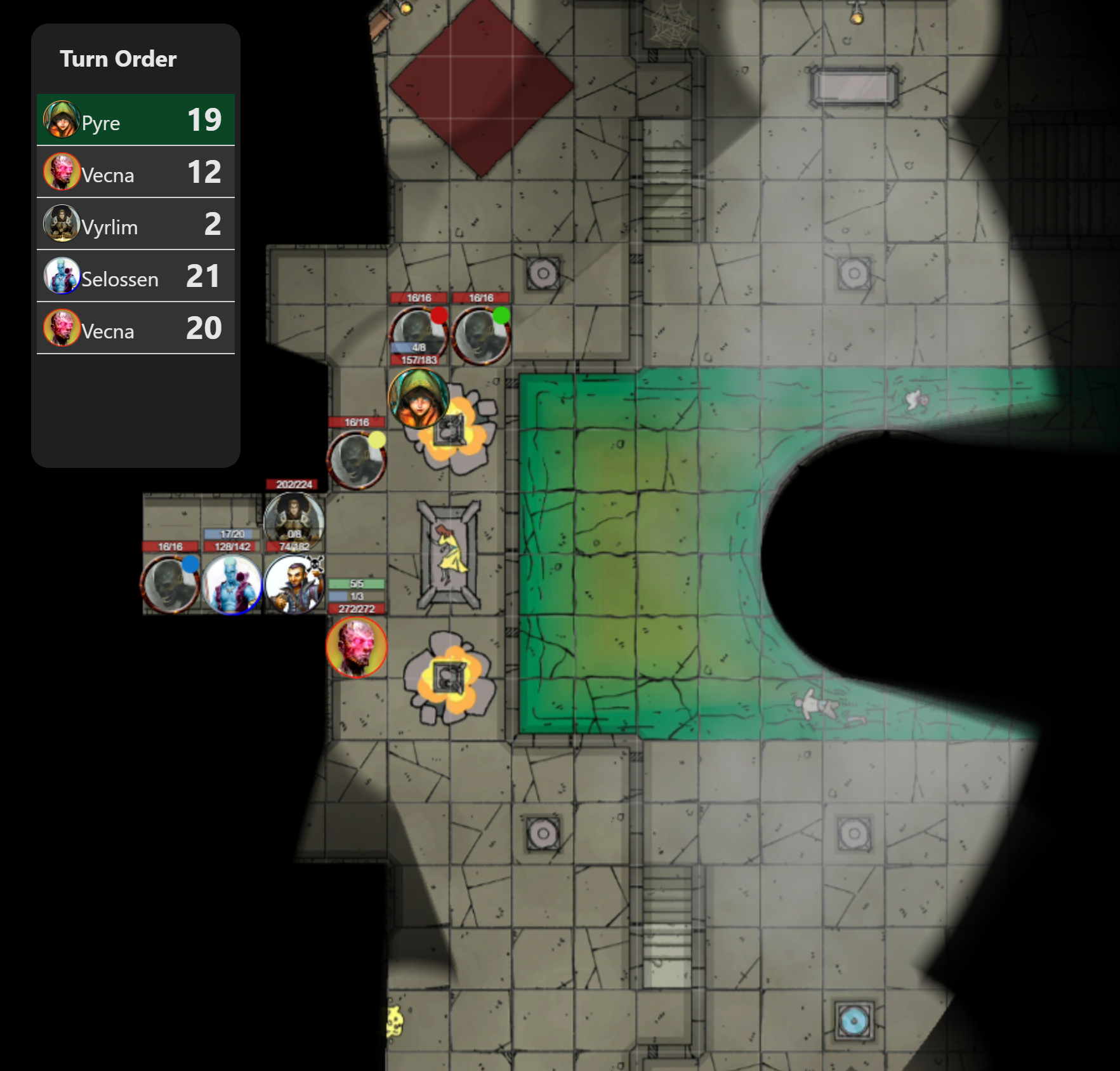The width and height of the screenshot is (1120, 1071).
Task: Select the zombie token with green marker
Action: click(x=481, y=335)
